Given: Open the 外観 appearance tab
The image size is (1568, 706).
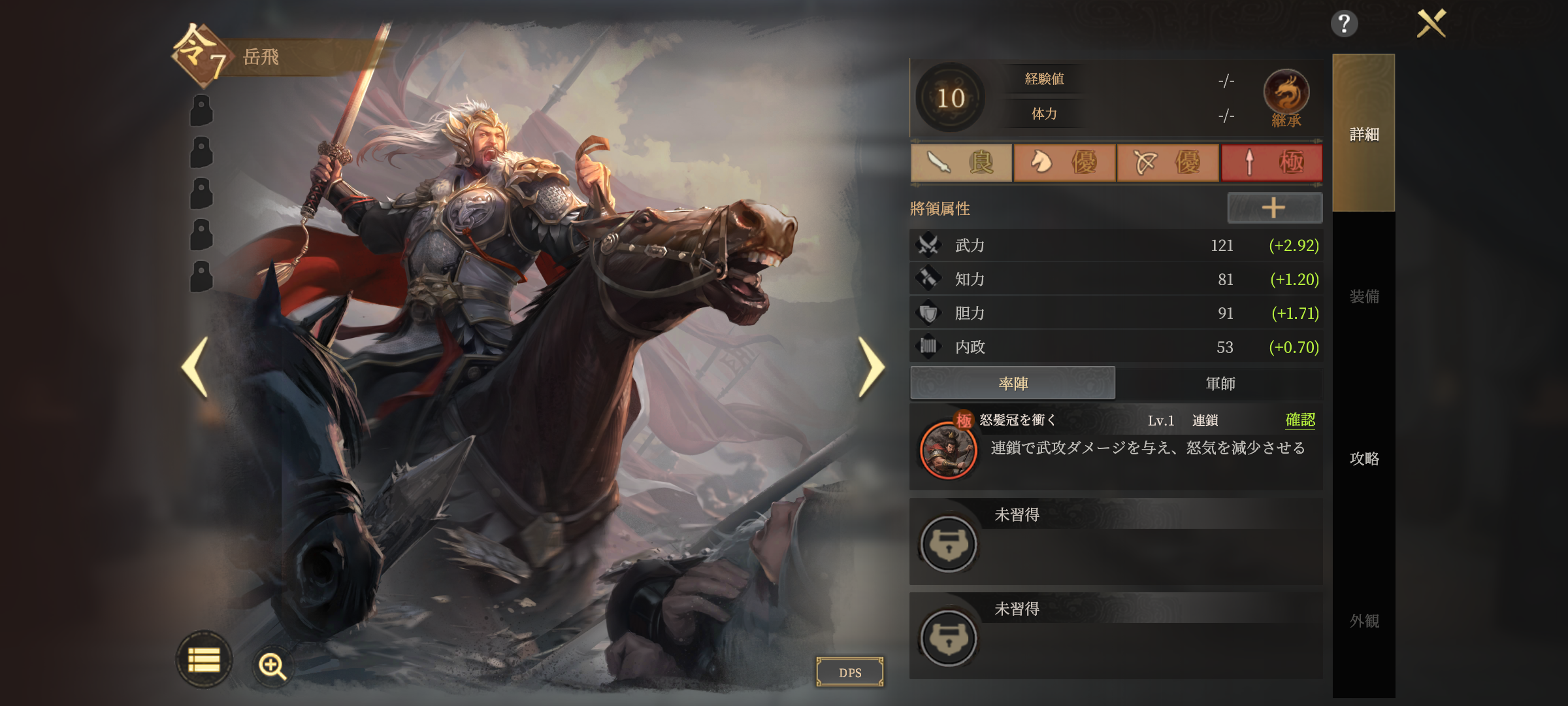Looking at the screenshot, I should [1364, 620].
